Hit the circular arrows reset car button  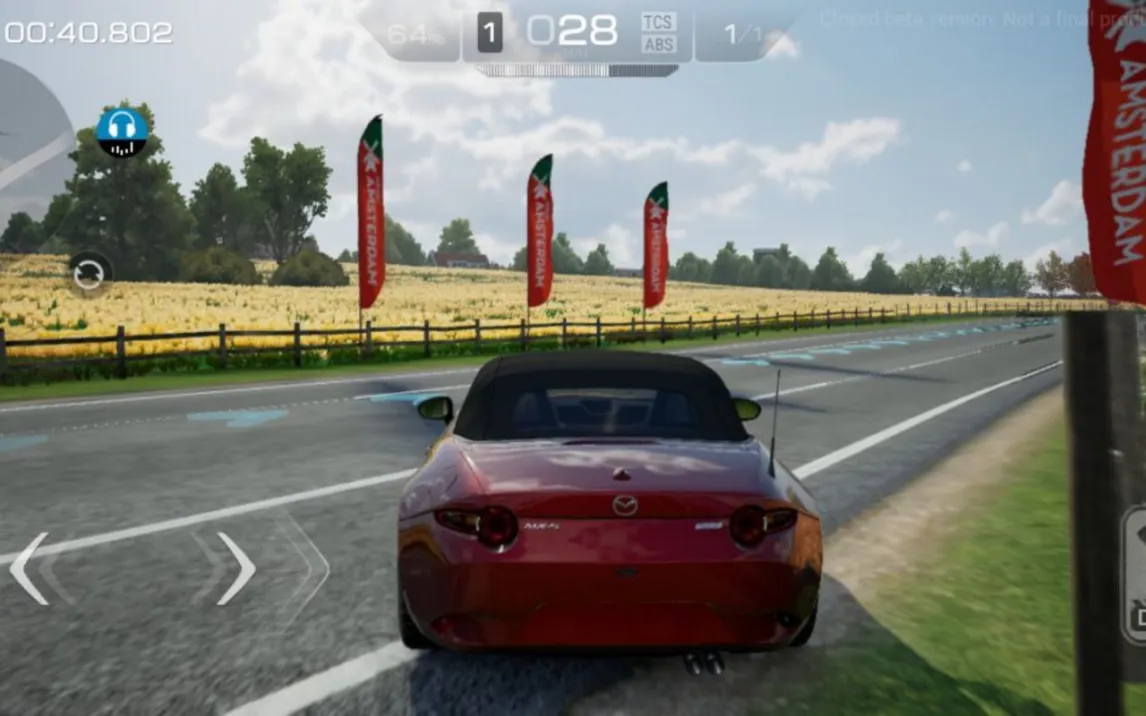[89, 272]
